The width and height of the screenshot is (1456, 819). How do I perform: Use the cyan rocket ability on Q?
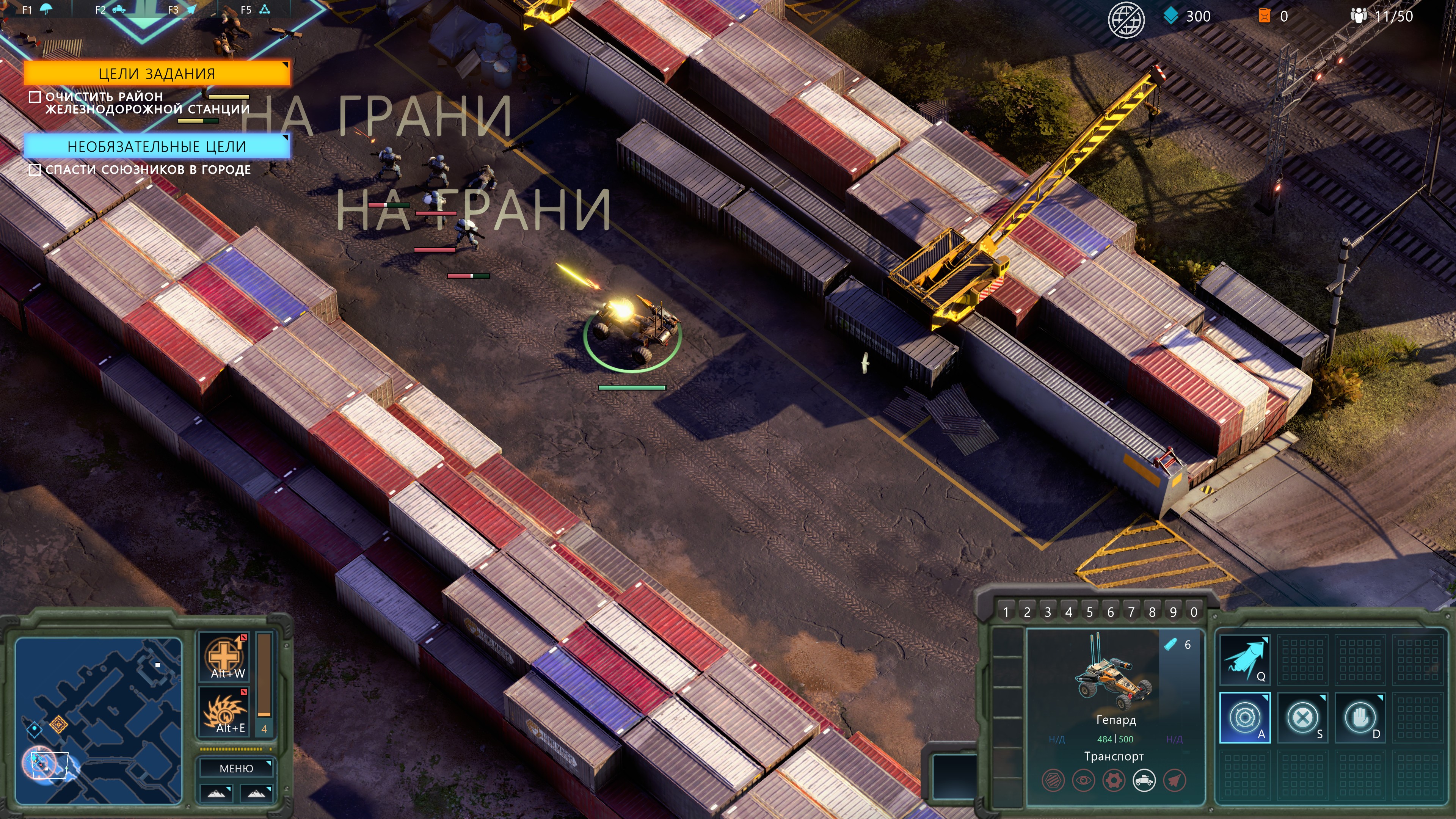(x=1244, y=660)
